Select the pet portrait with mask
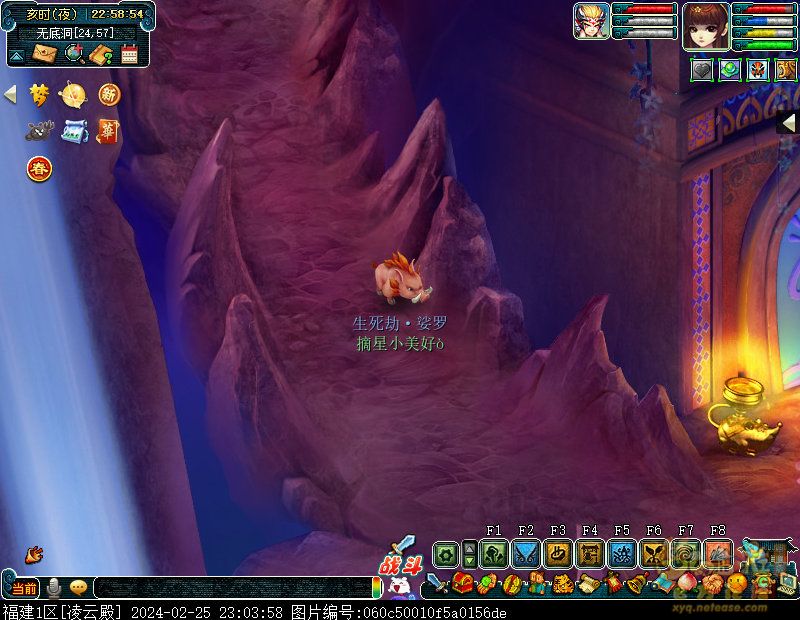800x620 pixels. pos(592,21)
